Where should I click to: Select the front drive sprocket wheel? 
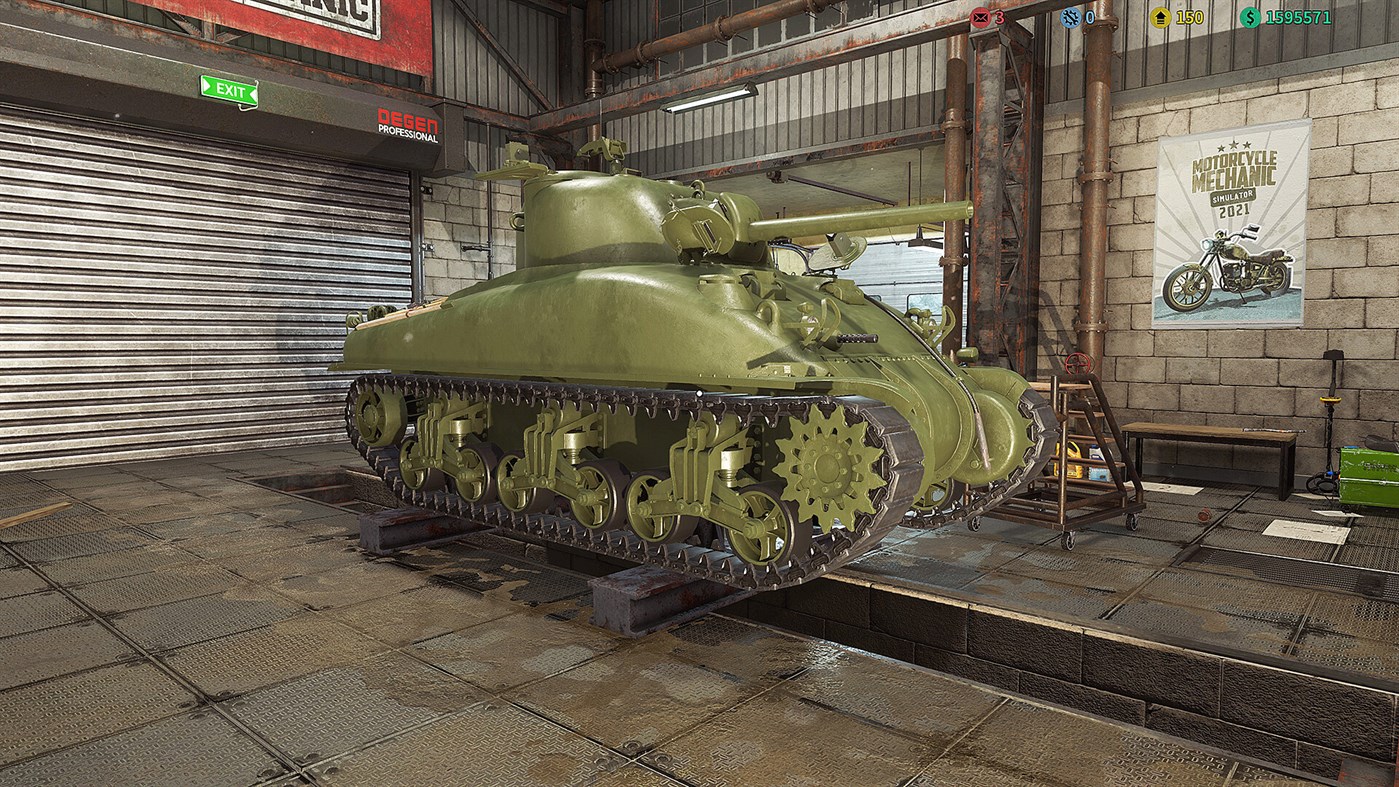pos(822,465)
